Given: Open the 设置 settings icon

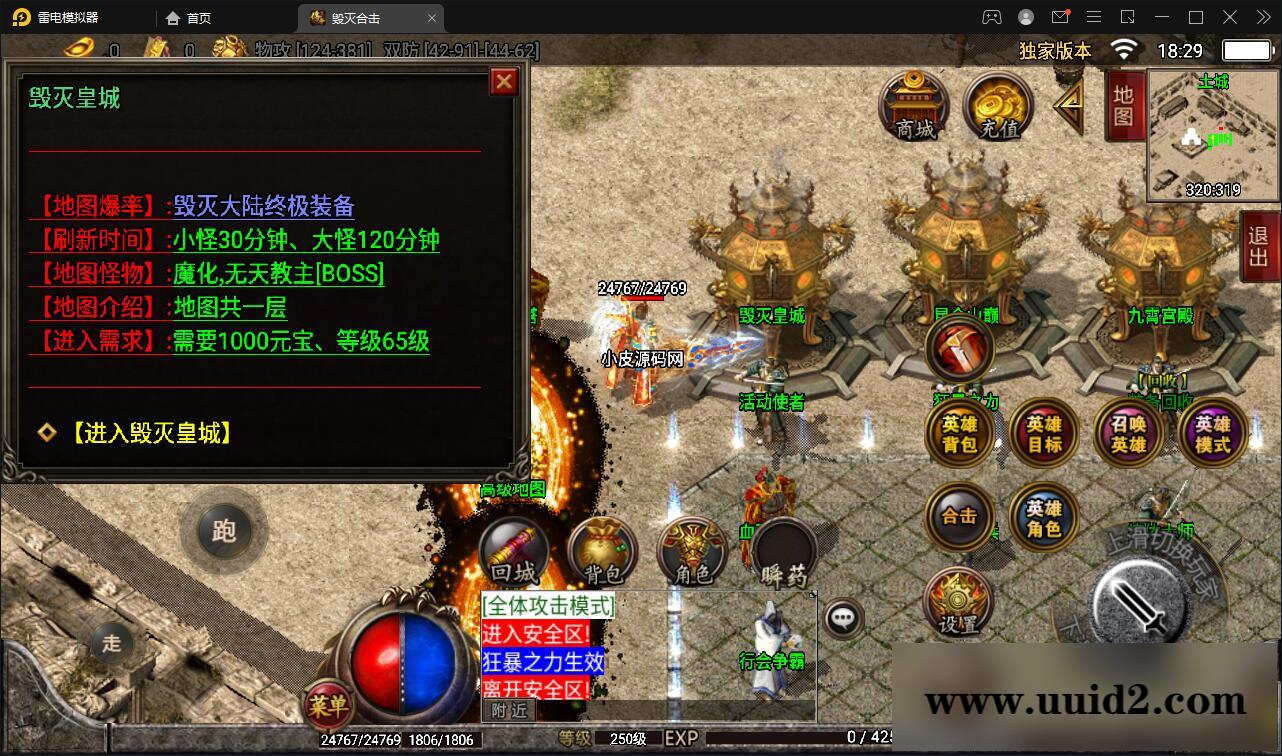Looking at the screenshot, I should (x=958, y=600).
